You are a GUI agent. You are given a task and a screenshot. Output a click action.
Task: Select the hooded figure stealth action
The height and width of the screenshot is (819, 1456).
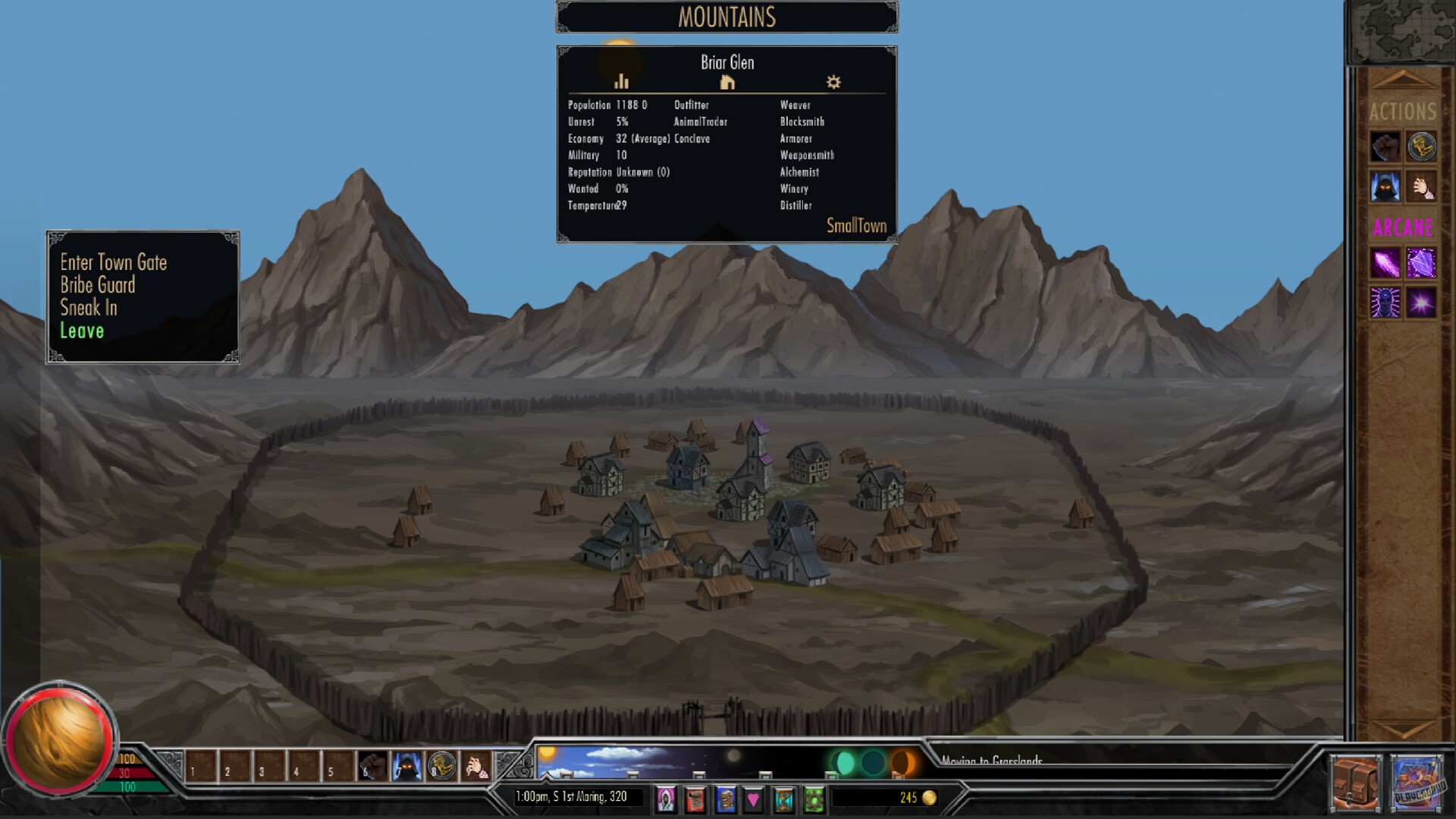click(x=1385, y=188)
